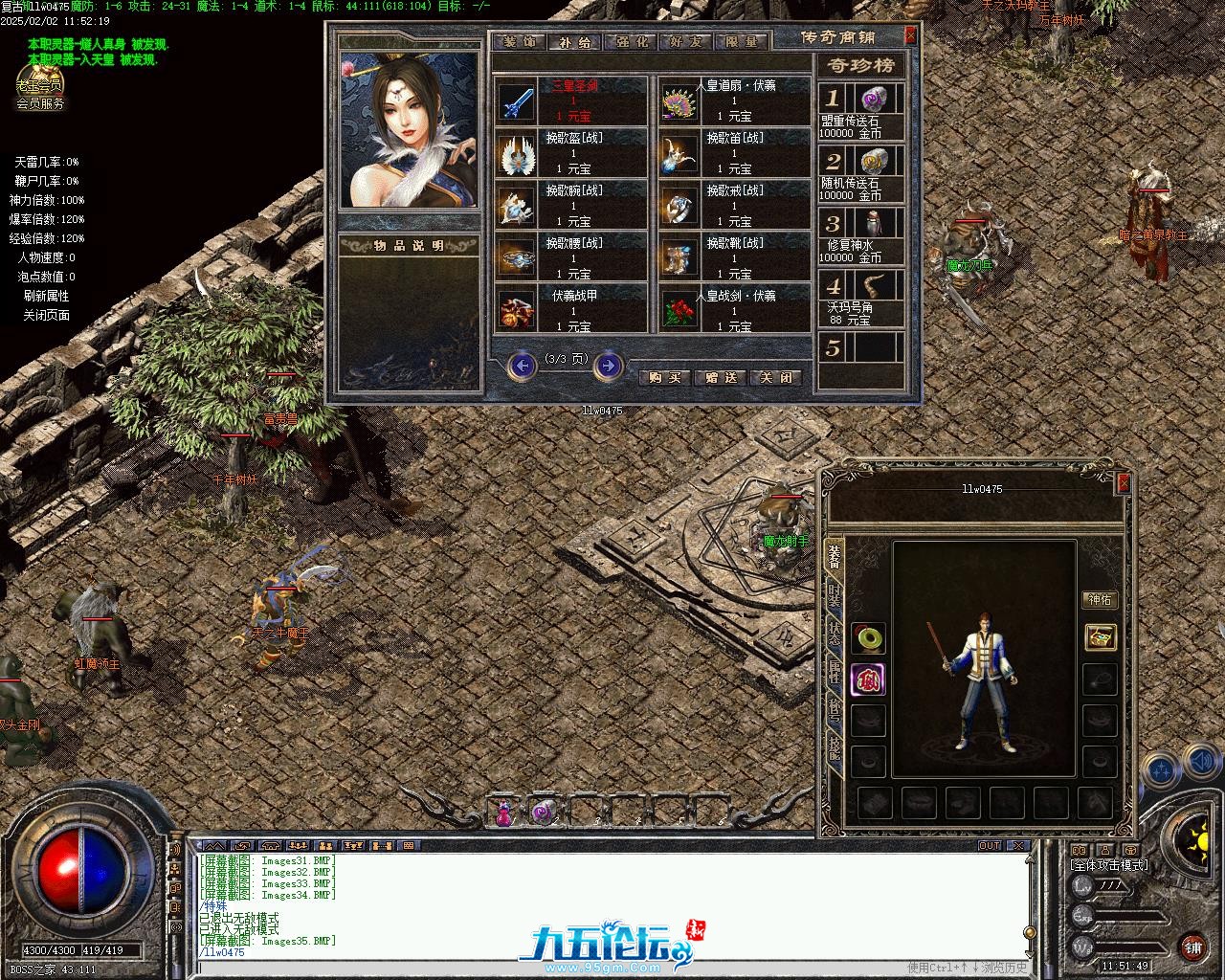Switch to the 时装 character tab
Viewport: 1225px width, 980px height.
(x=835, y=598)
